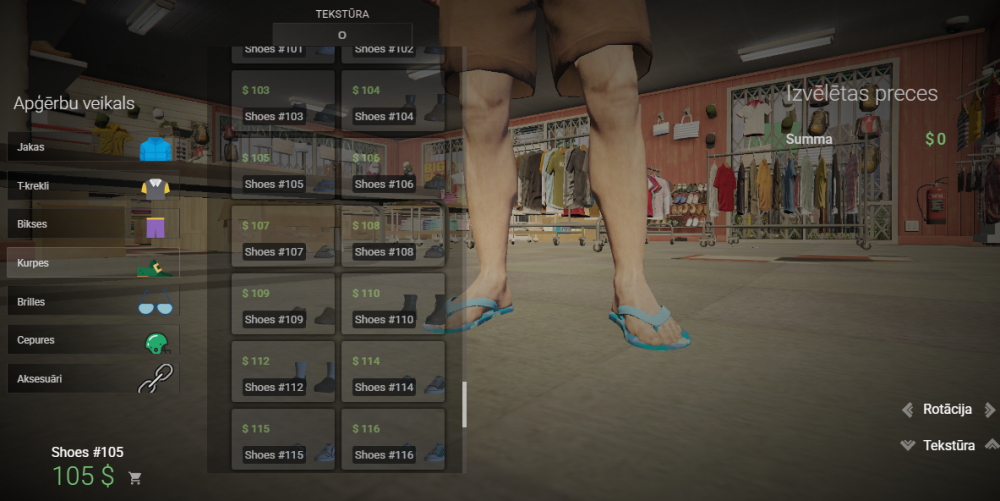Select the Cepures hats category

[x=93, y=340]
